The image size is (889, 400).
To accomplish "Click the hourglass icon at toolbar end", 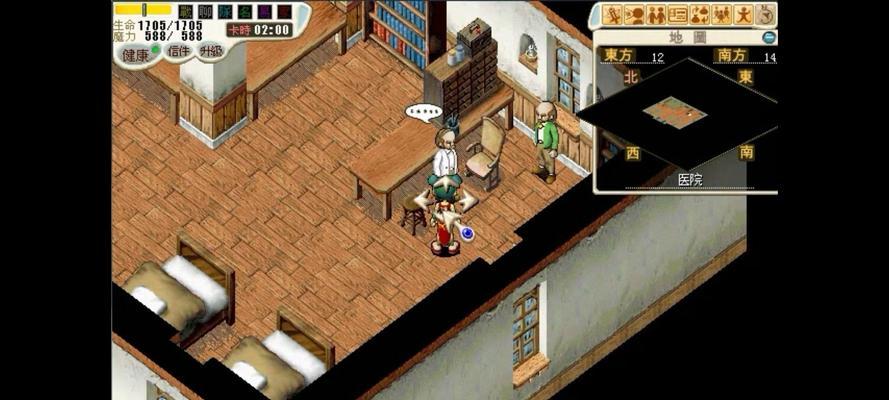I will coord(765,15).
